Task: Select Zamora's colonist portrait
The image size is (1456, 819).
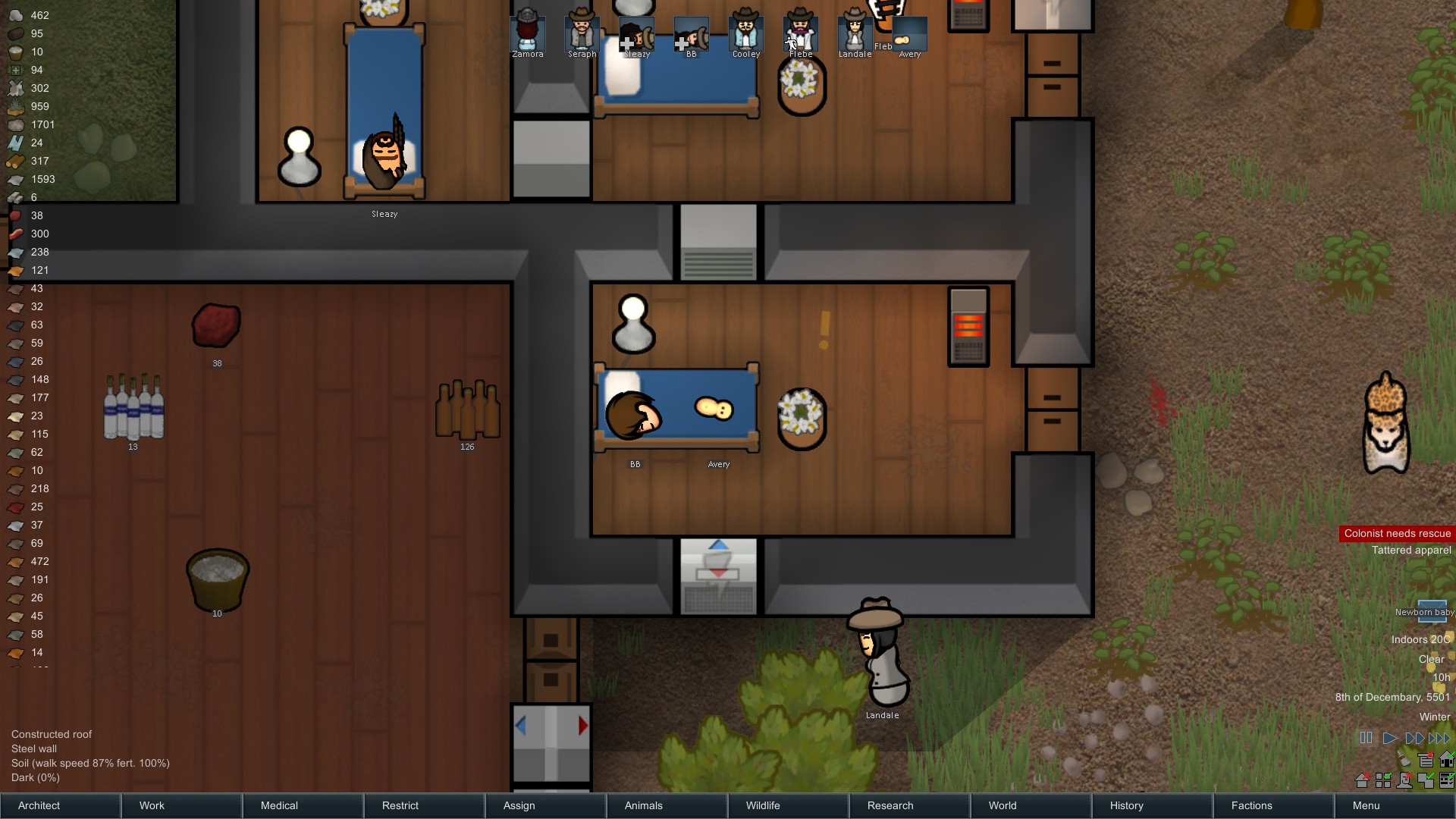Action: coord(528,32)
